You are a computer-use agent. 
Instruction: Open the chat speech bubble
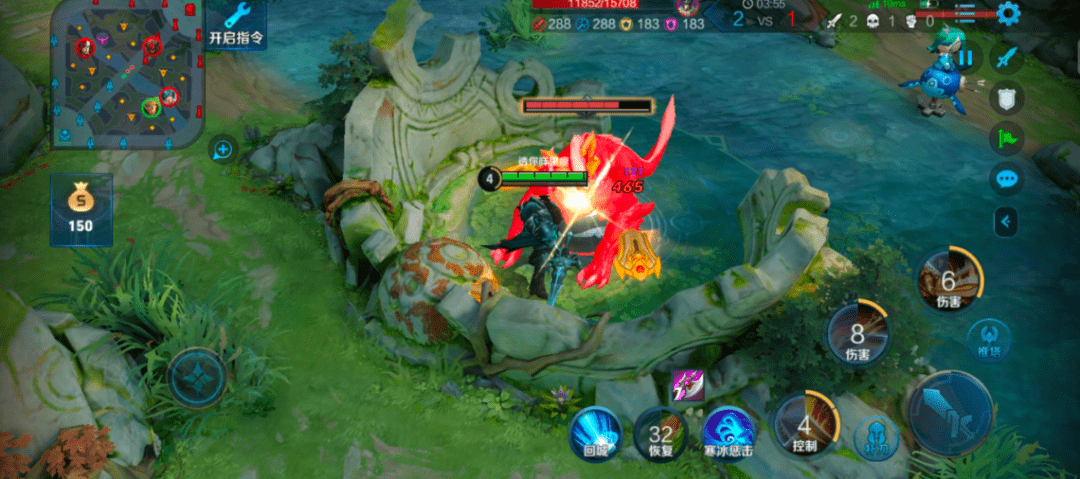1007,179
